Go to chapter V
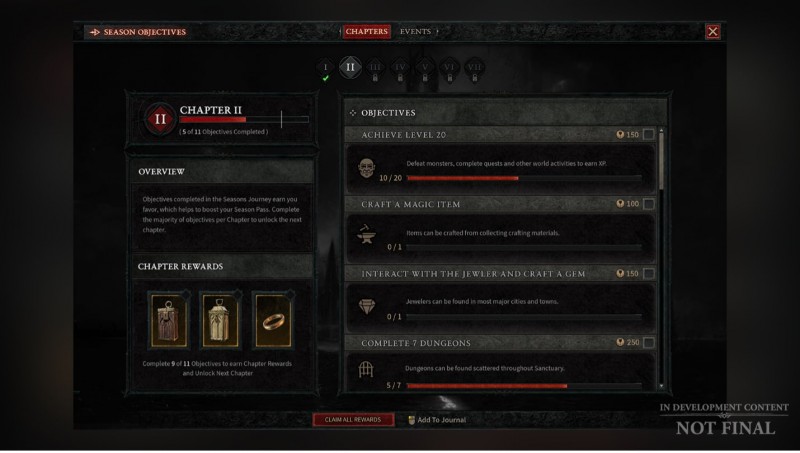Screen dimensions: 800x453 click(425, 68)
